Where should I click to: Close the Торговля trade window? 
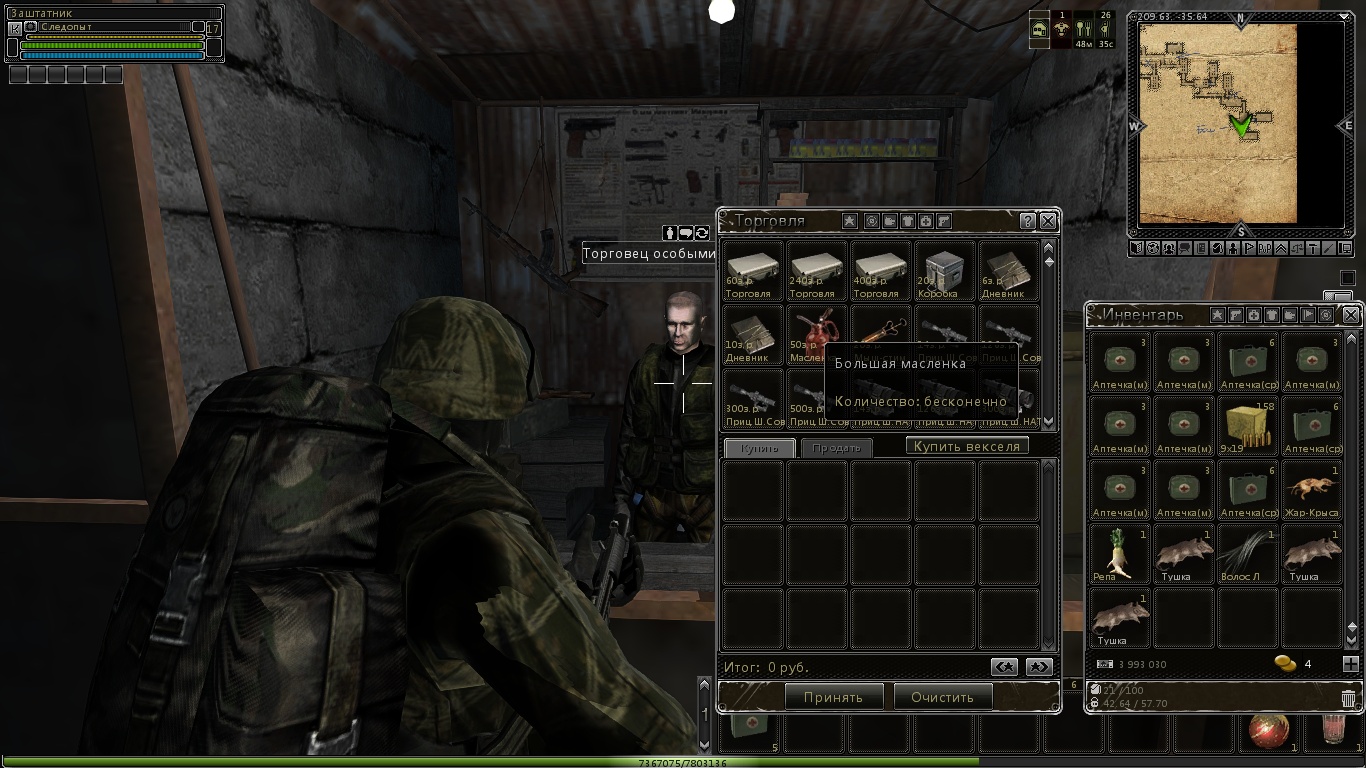(x=1047, y=221)
